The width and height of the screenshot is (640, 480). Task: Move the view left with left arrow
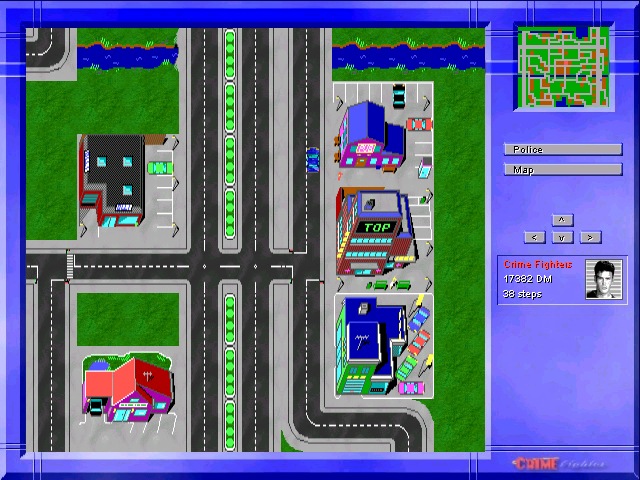535,237
